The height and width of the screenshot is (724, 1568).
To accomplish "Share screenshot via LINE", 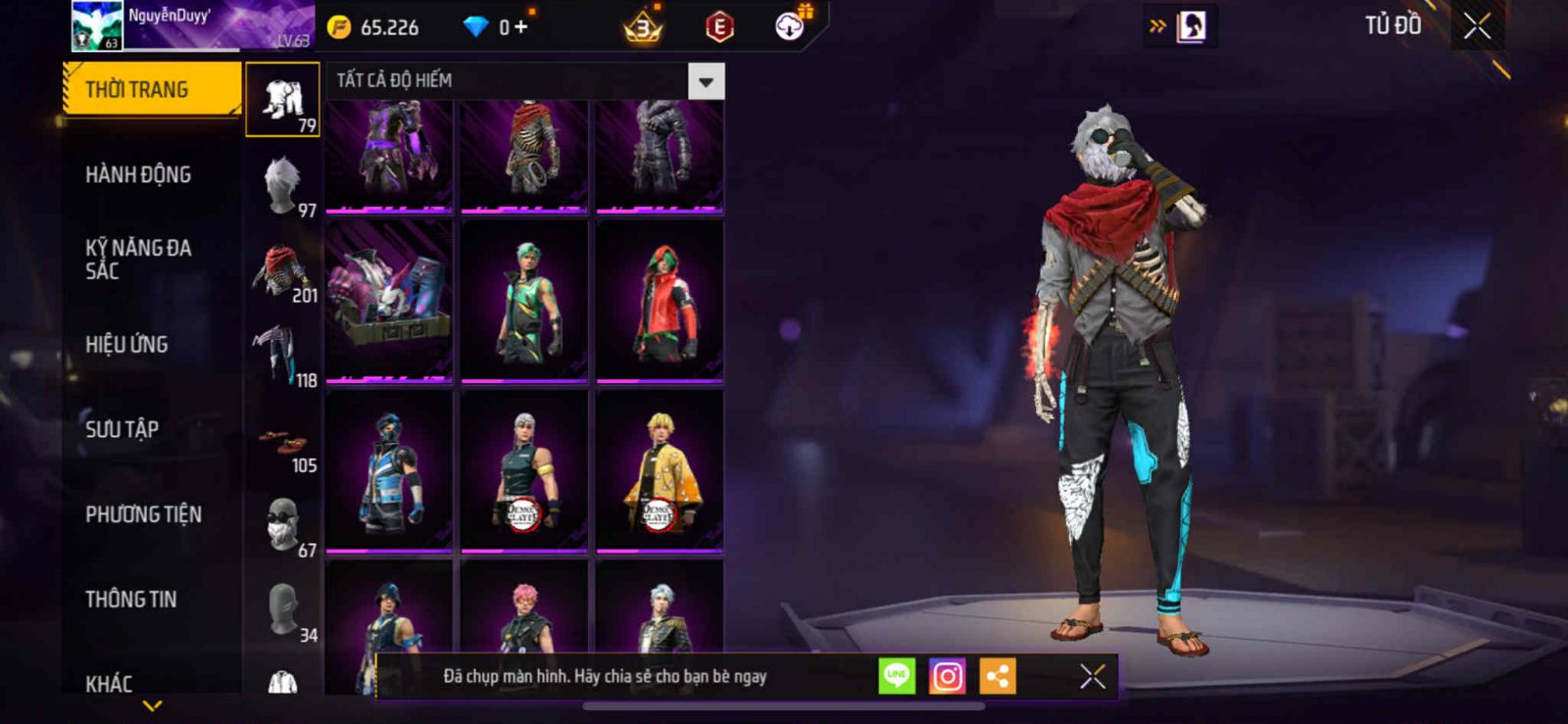I will coord(897,676).
